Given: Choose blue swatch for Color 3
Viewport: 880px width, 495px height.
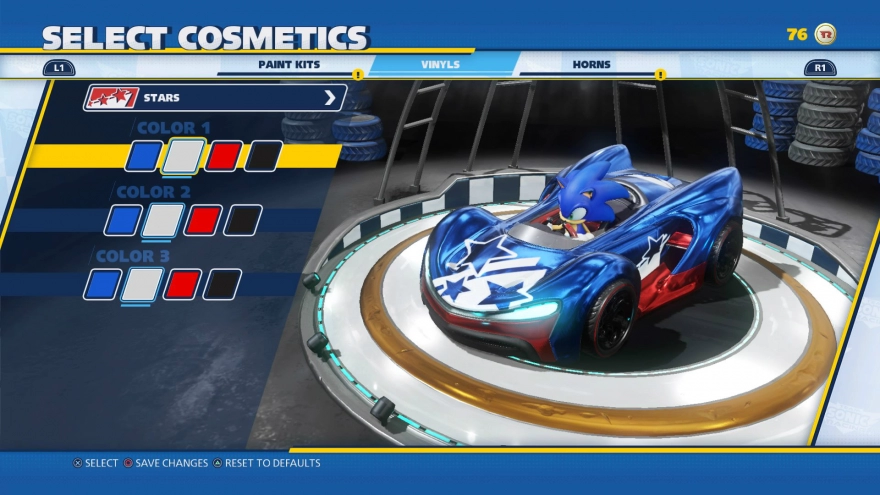Looking at the screenshot, I should pyautogui.click(x=103, y=284).
